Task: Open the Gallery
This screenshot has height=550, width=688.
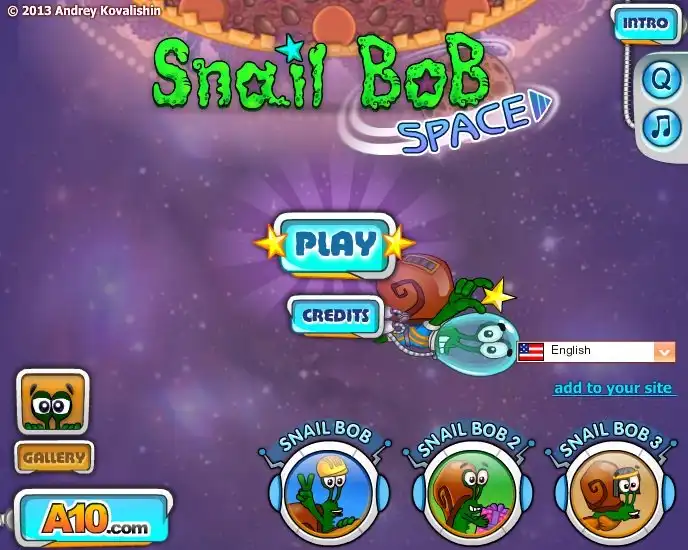Action: pos(53,458)
